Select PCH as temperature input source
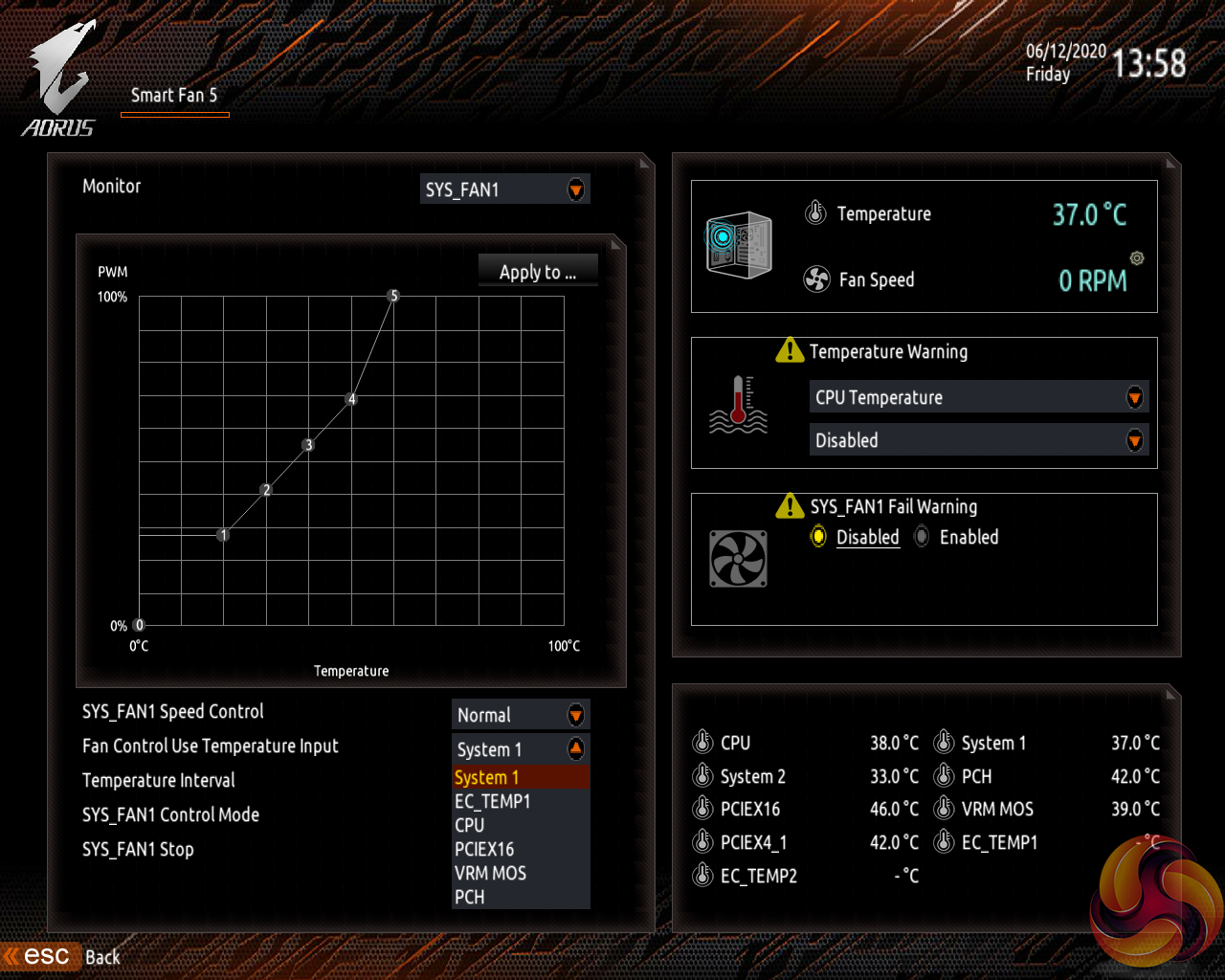This screenshot has height=980, width=1225. 470,897
